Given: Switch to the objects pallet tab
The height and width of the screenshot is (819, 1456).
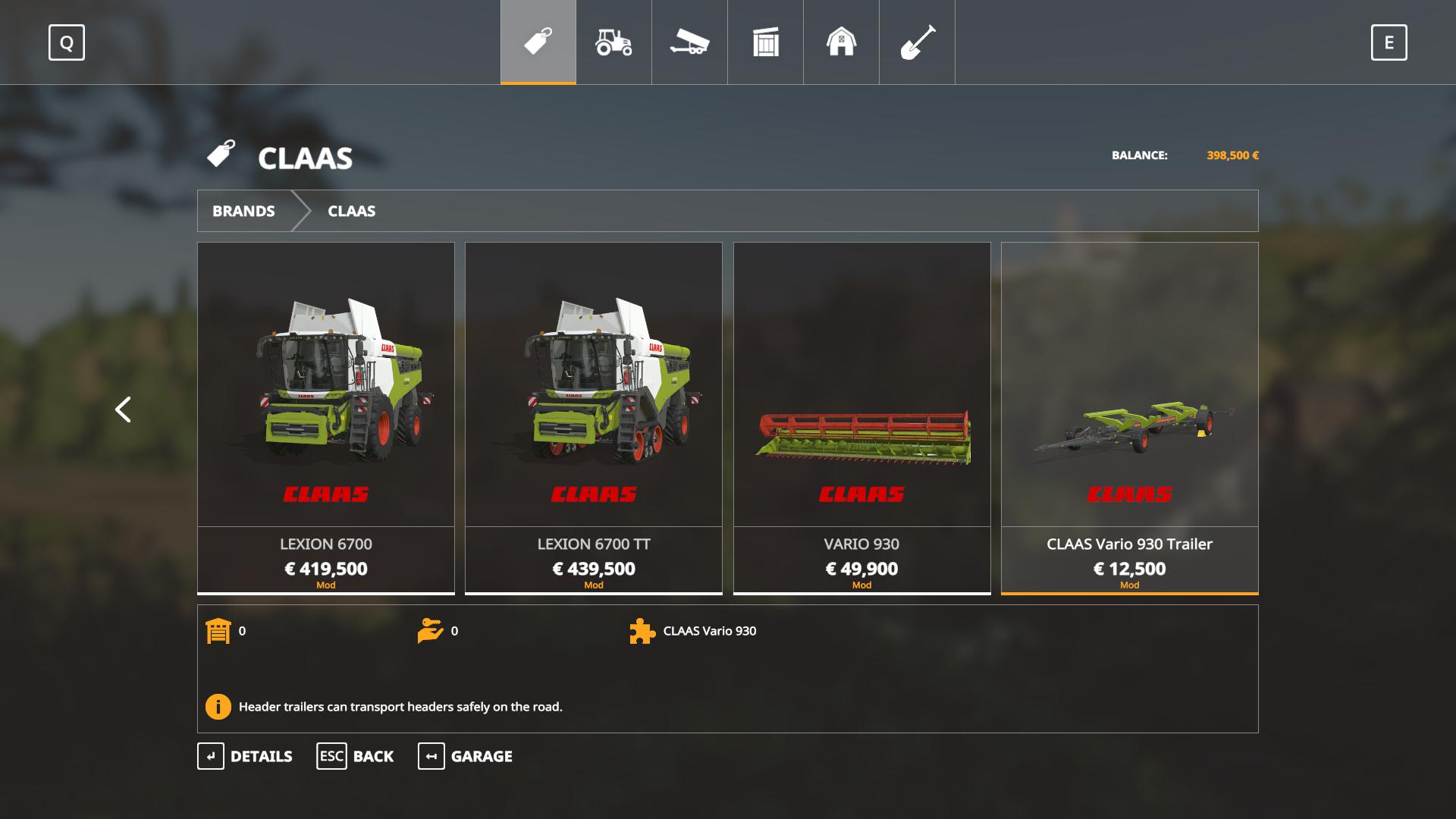Looking at the screenshot, I should click(x=765, y=42).
